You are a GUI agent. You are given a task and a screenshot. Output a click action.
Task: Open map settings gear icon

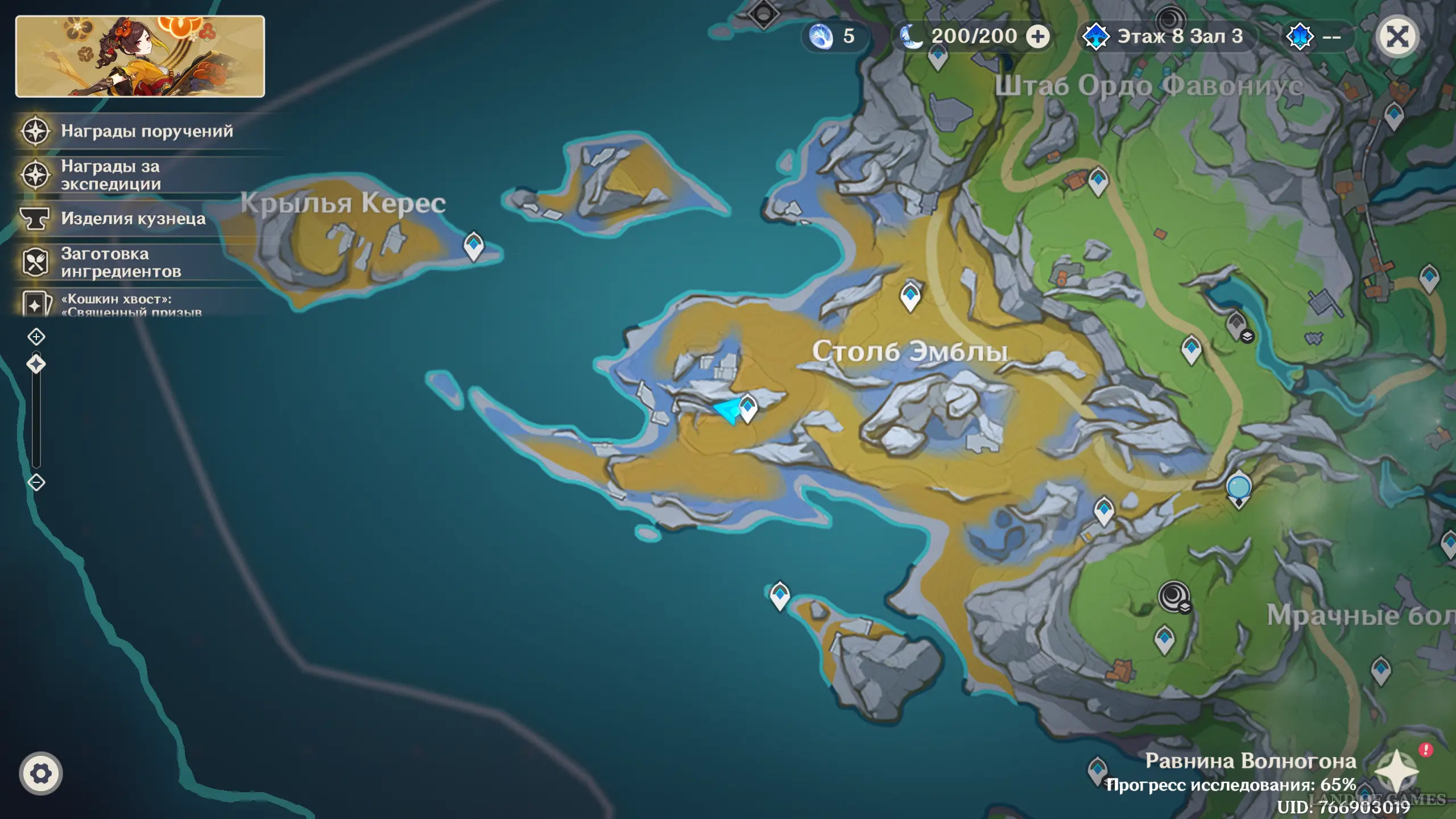coord(40,773)
